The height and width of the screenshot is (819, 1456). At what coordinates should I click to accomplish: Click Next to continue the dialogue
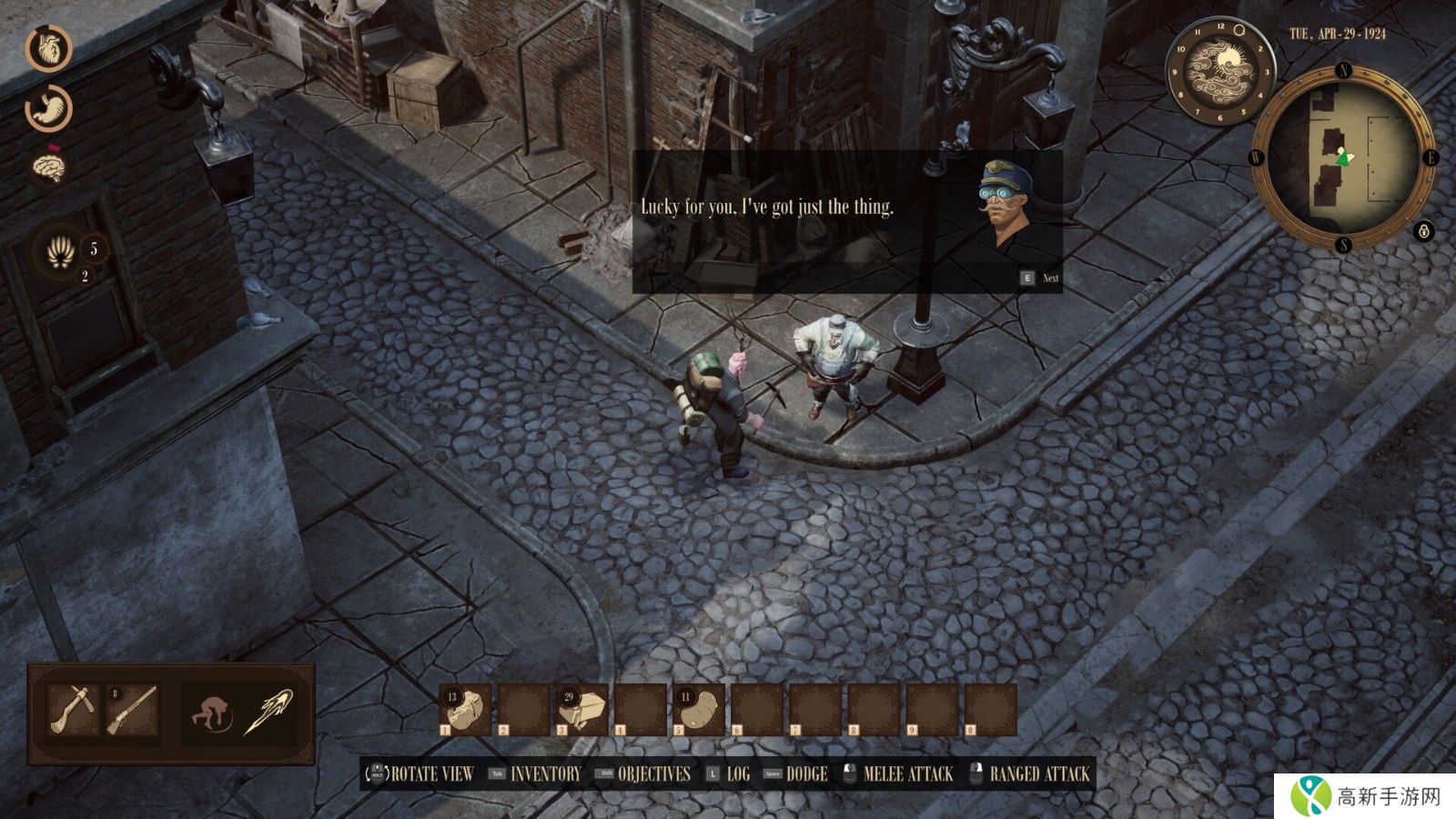pos(1039,278)
